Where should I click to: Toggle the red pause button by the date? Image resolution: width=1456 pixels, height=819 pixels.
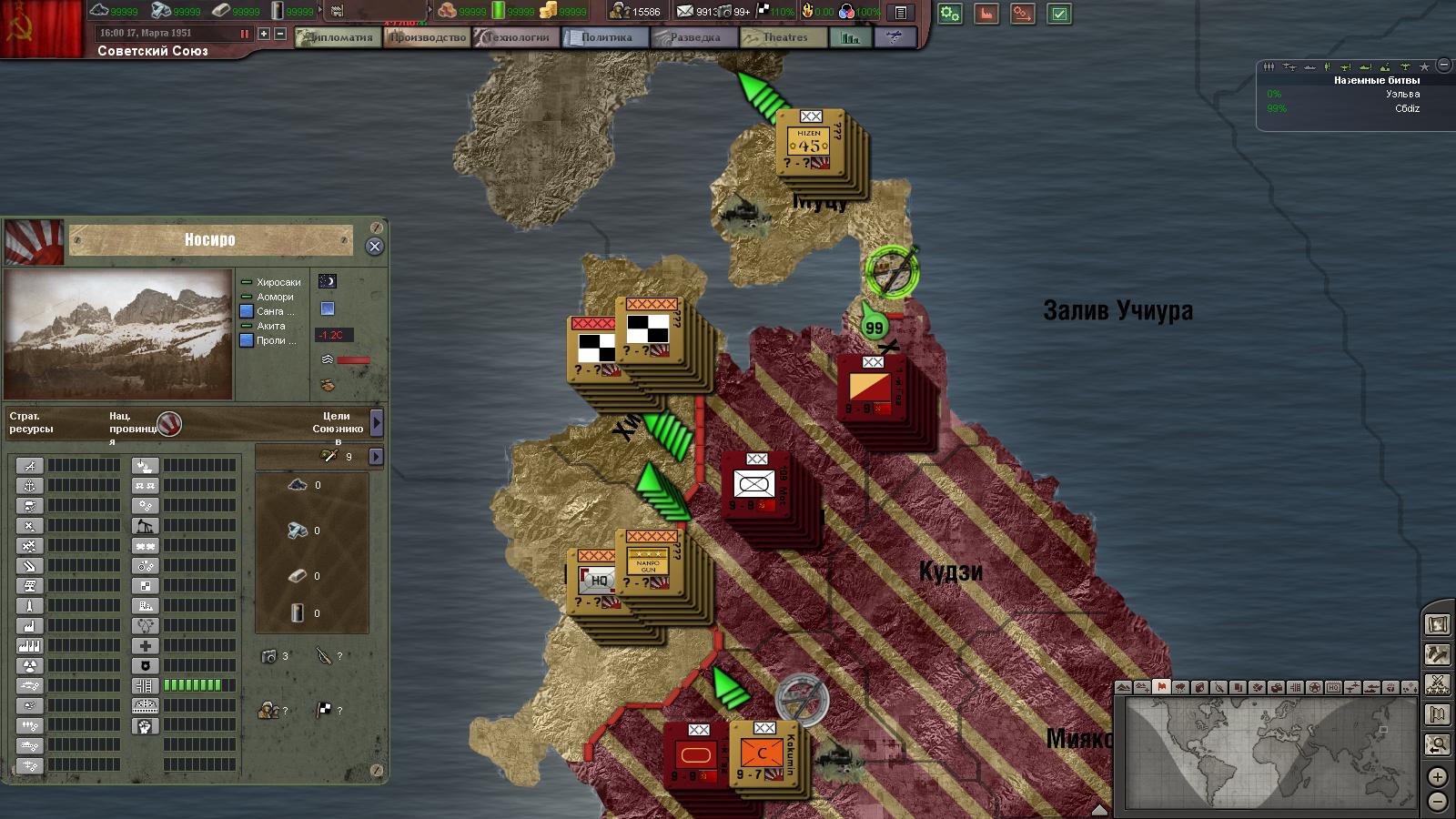pos(244,34)
